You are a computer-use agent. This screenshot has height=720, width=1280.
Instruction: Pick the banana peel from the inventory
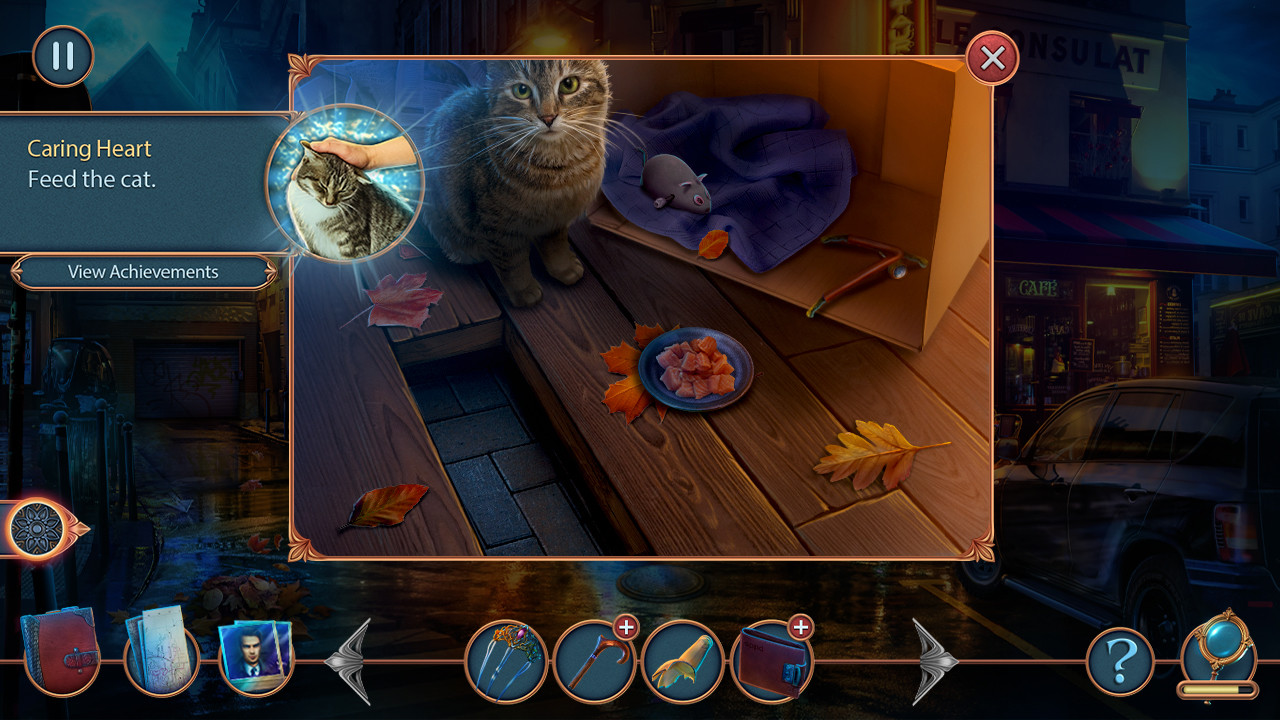pyautogui.click(x=683, y=660)
